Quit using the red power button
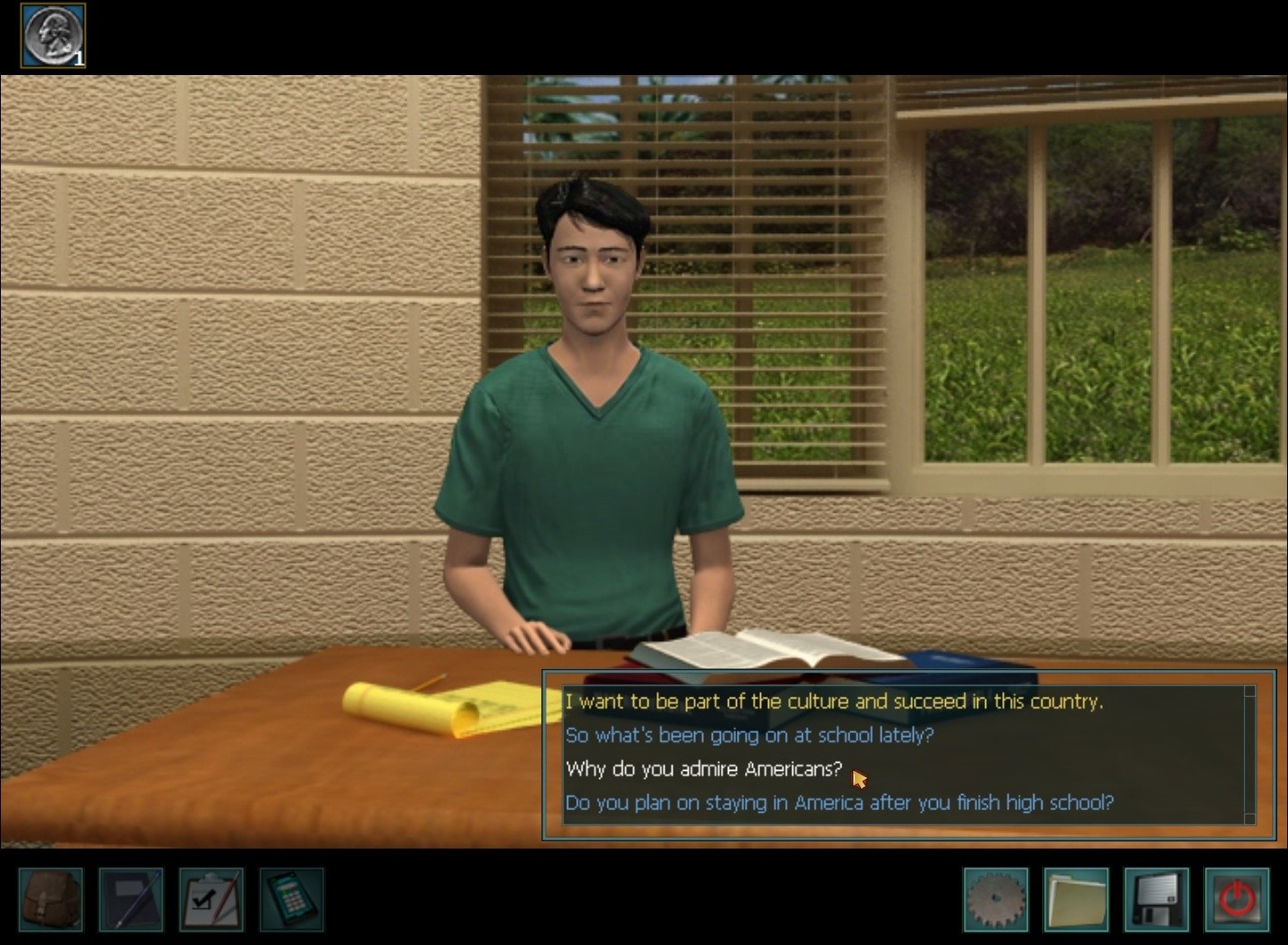Screen dimensions: 1288x945 [x=1237, y=899]
